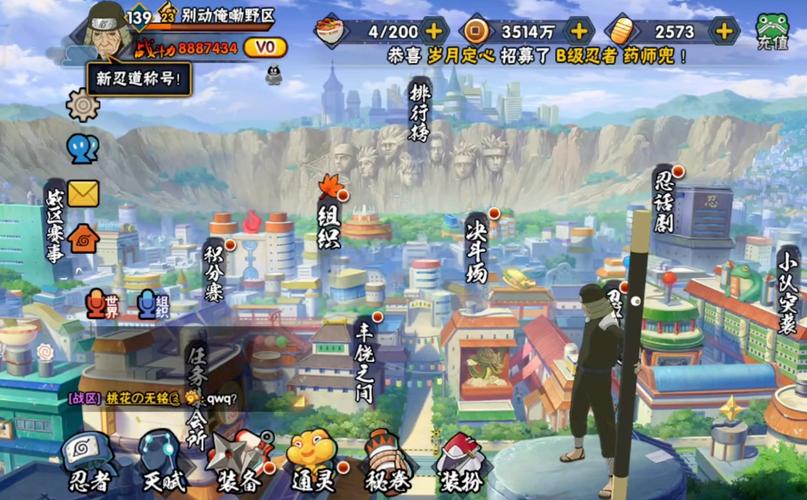This screenshot has height=500, width=807.
Task: Open the frog 充值 recharge shop
Action: (x=772, y=31)
